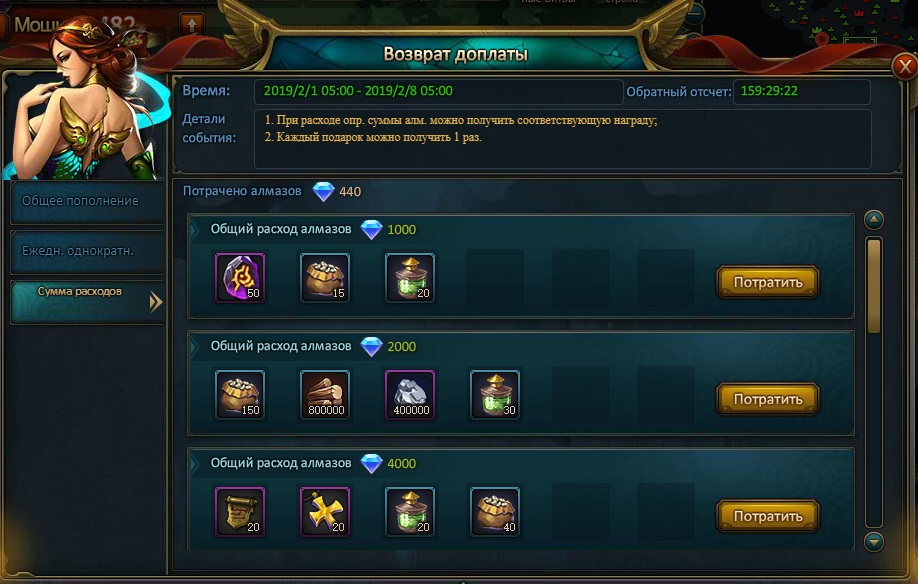Select the golden cross reward x20
The width and height of the screenshot is (918, 584).
(x=325, y=512)
